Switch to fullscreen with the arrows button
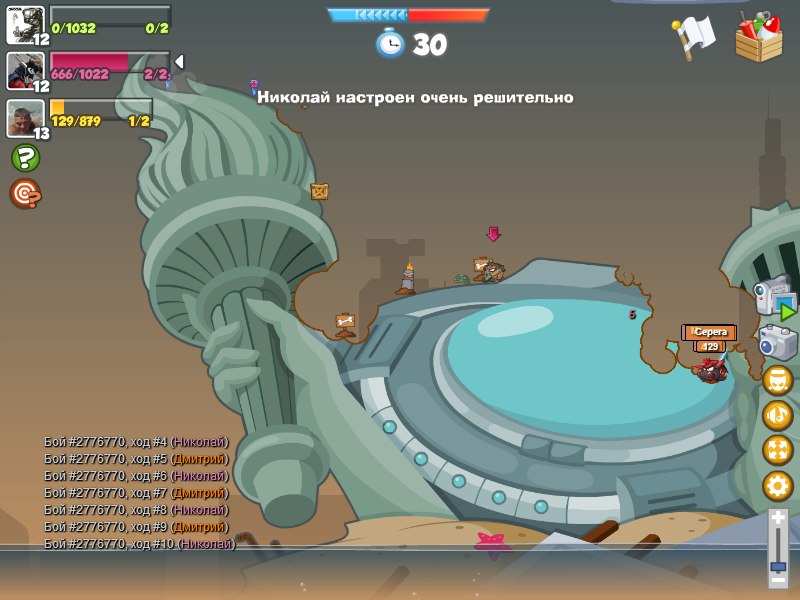The image size is (800, 600). [777, 450]
